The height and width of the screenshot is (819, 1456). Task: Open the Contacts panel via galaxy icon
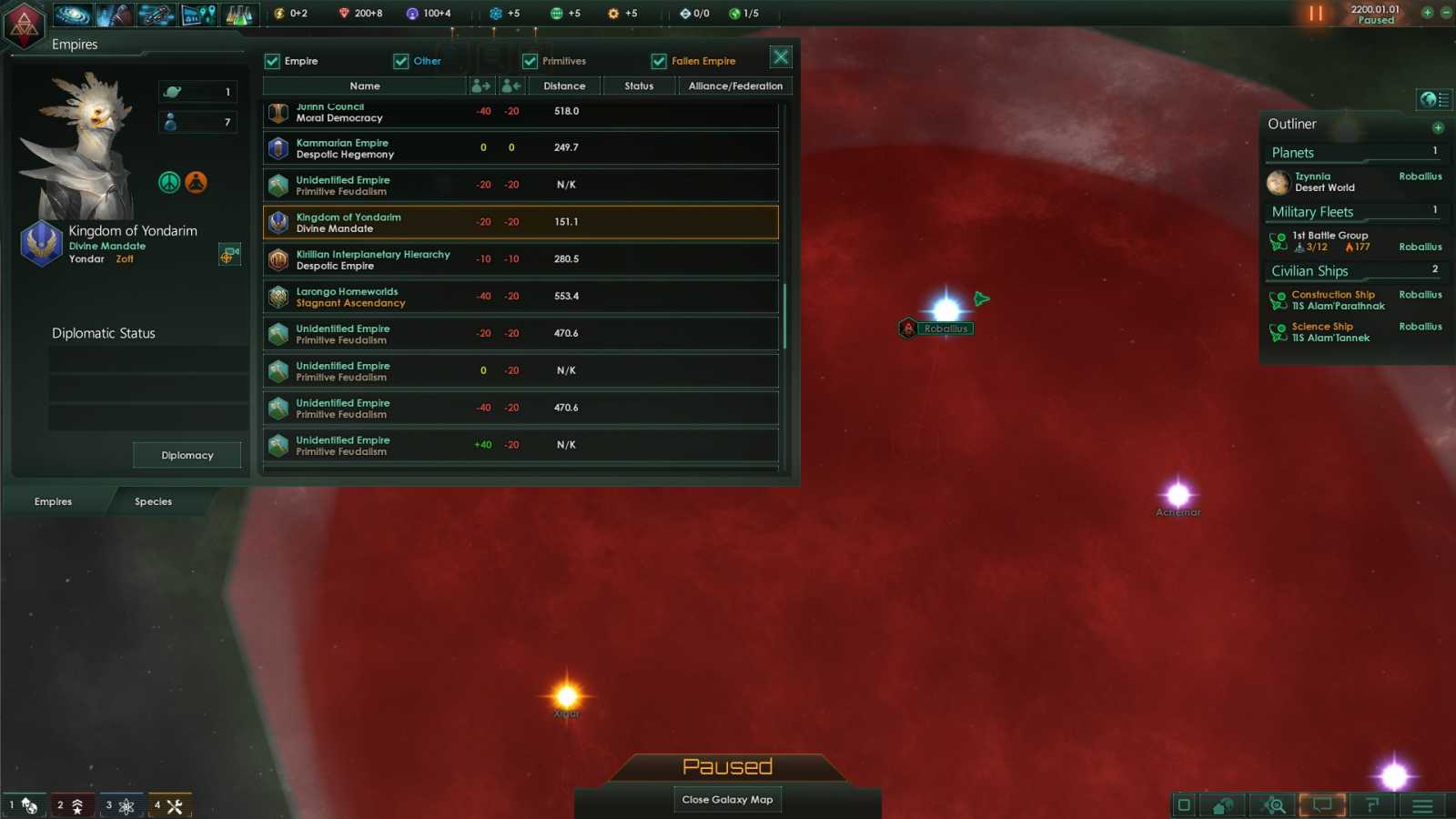pos(73,14)
